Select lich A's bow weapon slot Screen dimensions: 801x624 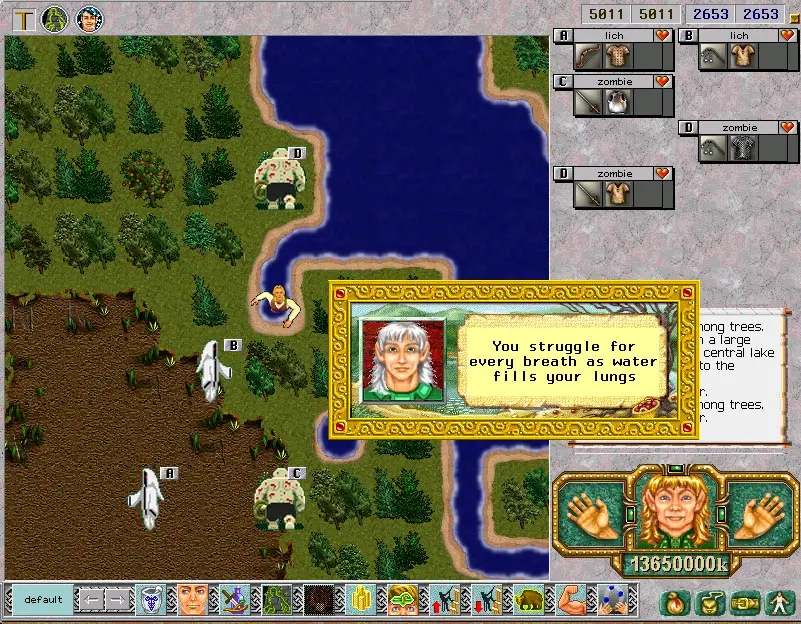click(x=588, y=56)
